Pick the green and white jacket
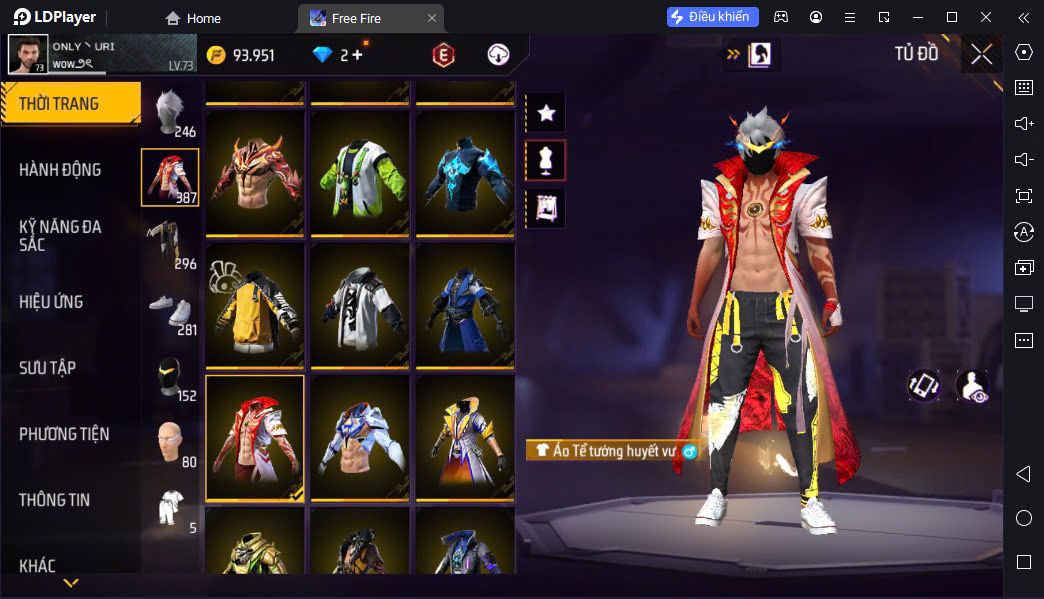 pyautogui.click(x=360, y=172)
